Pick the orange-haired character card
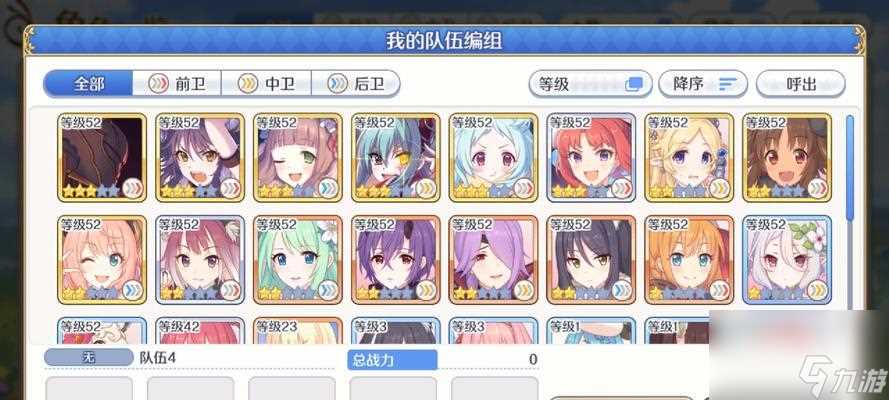Image resolution: width=889 pixels, height=400 pixels. [x=689, y=258]
